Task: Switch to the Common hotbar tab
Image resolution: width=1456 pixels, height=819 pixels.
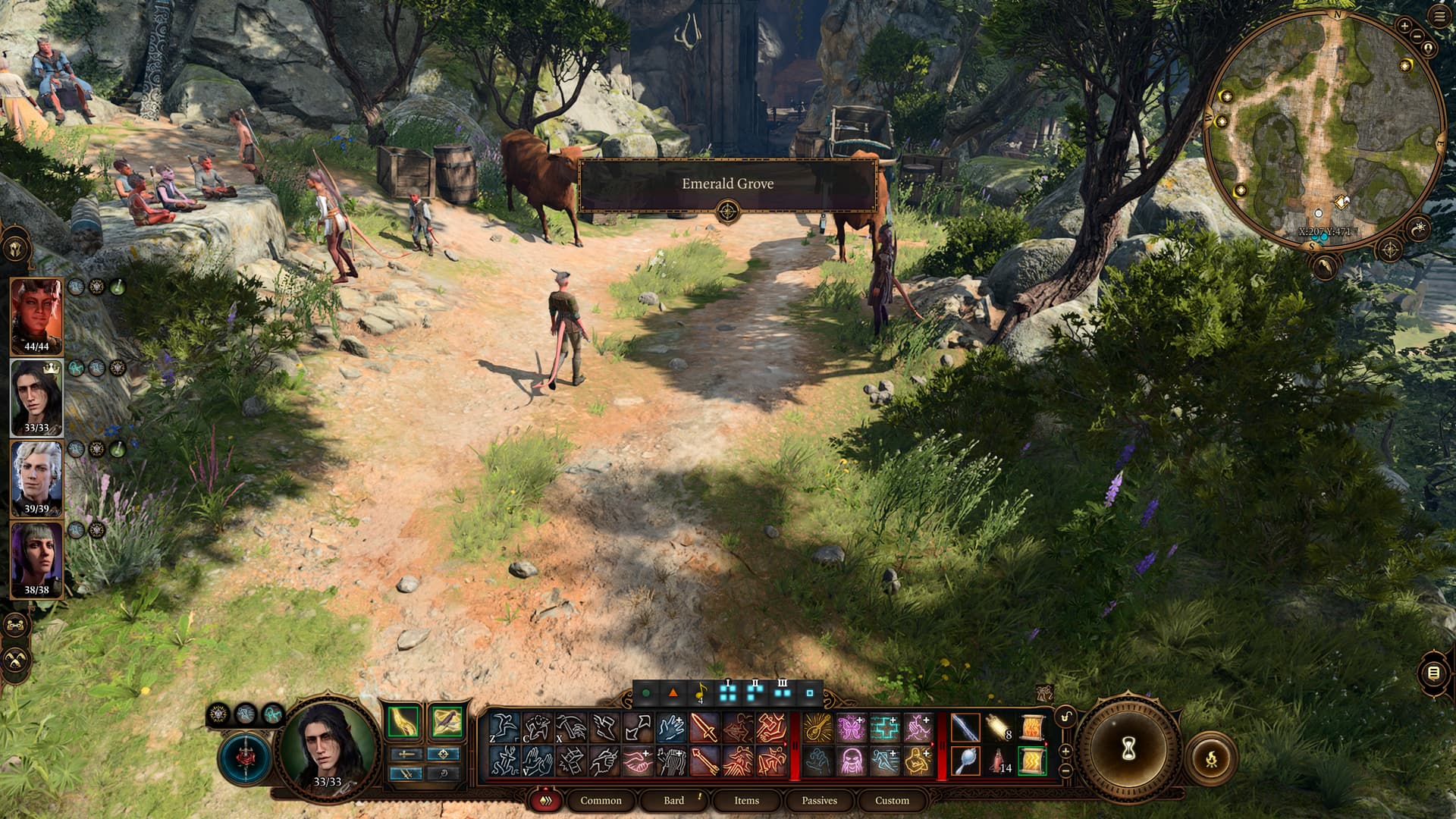Action: click(x=600, y=800)
